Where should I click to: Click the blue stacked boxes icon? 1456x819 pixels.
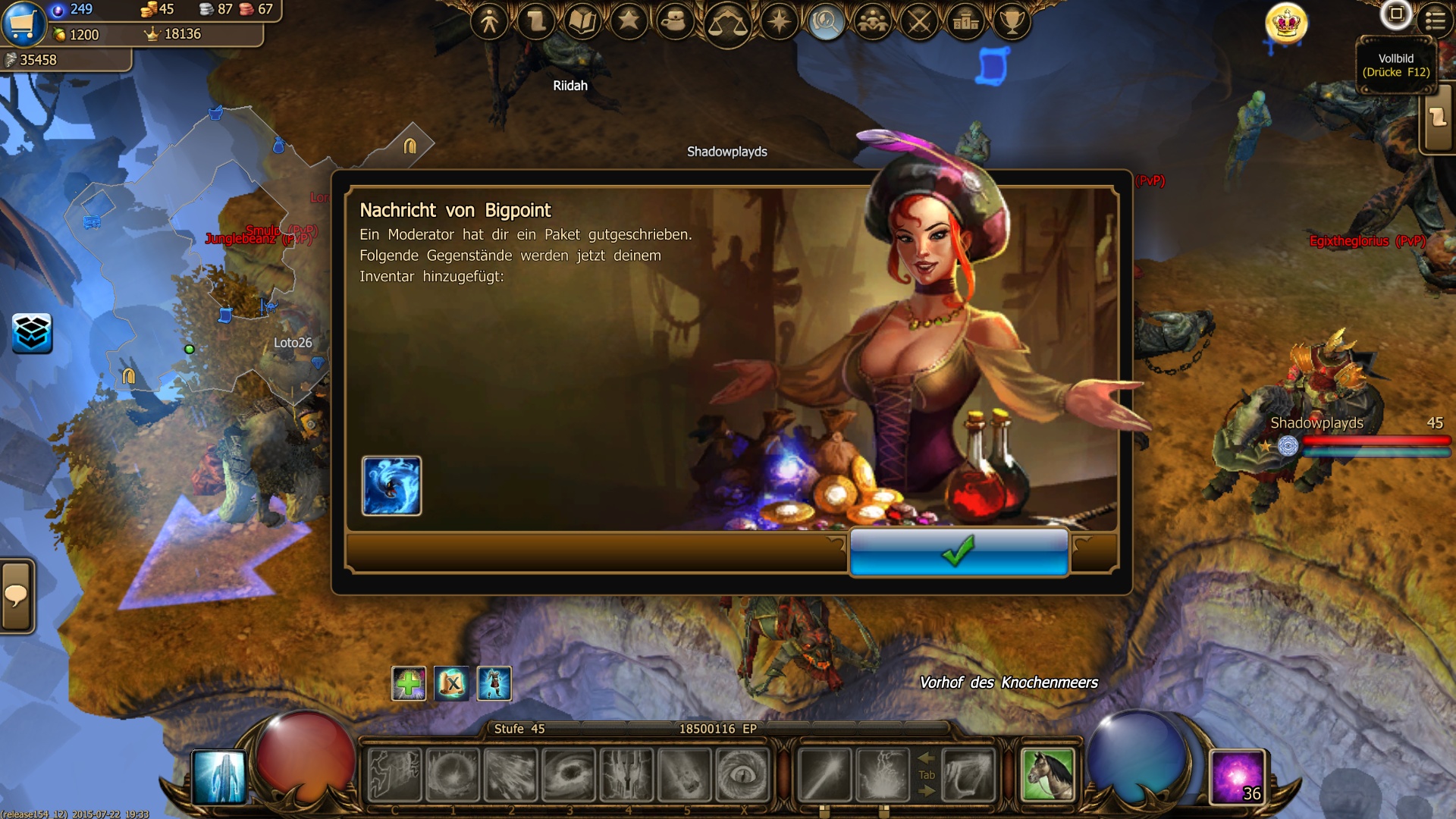click(32, 333)
